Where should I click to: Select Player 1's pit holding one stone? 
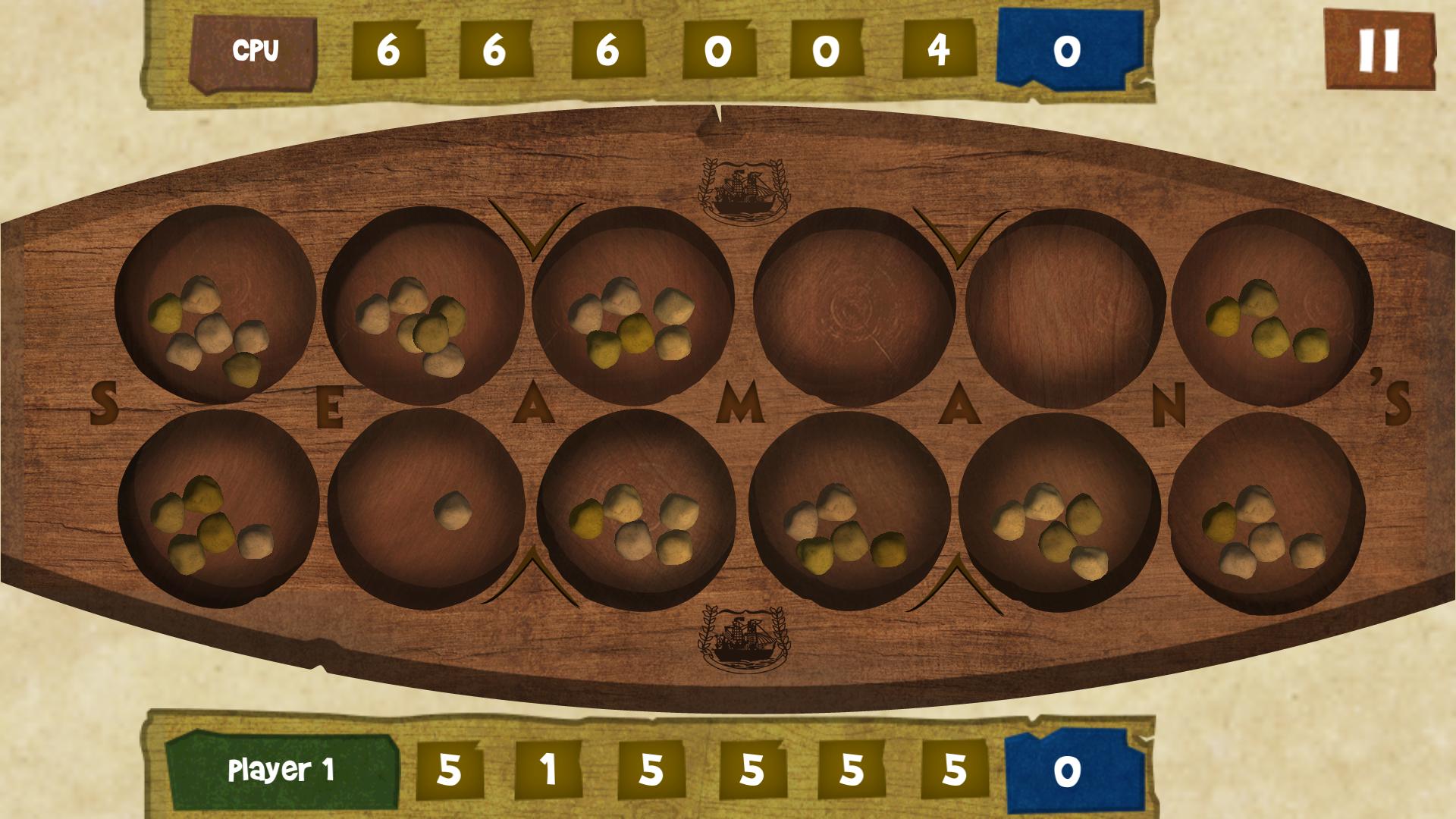426,509
